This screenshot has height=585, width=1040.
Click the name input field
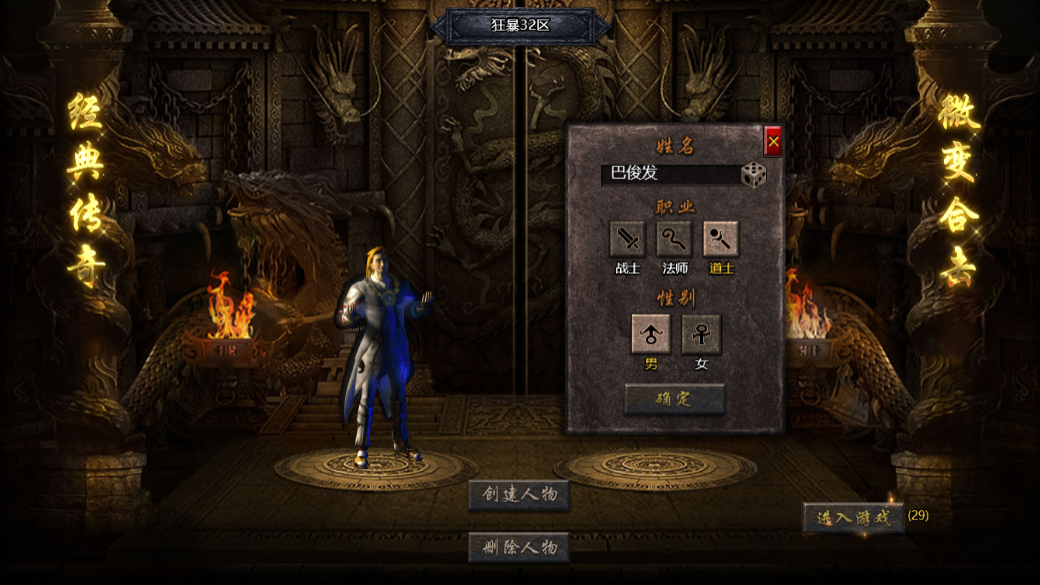pyautogui.click(x=670, y=174)
